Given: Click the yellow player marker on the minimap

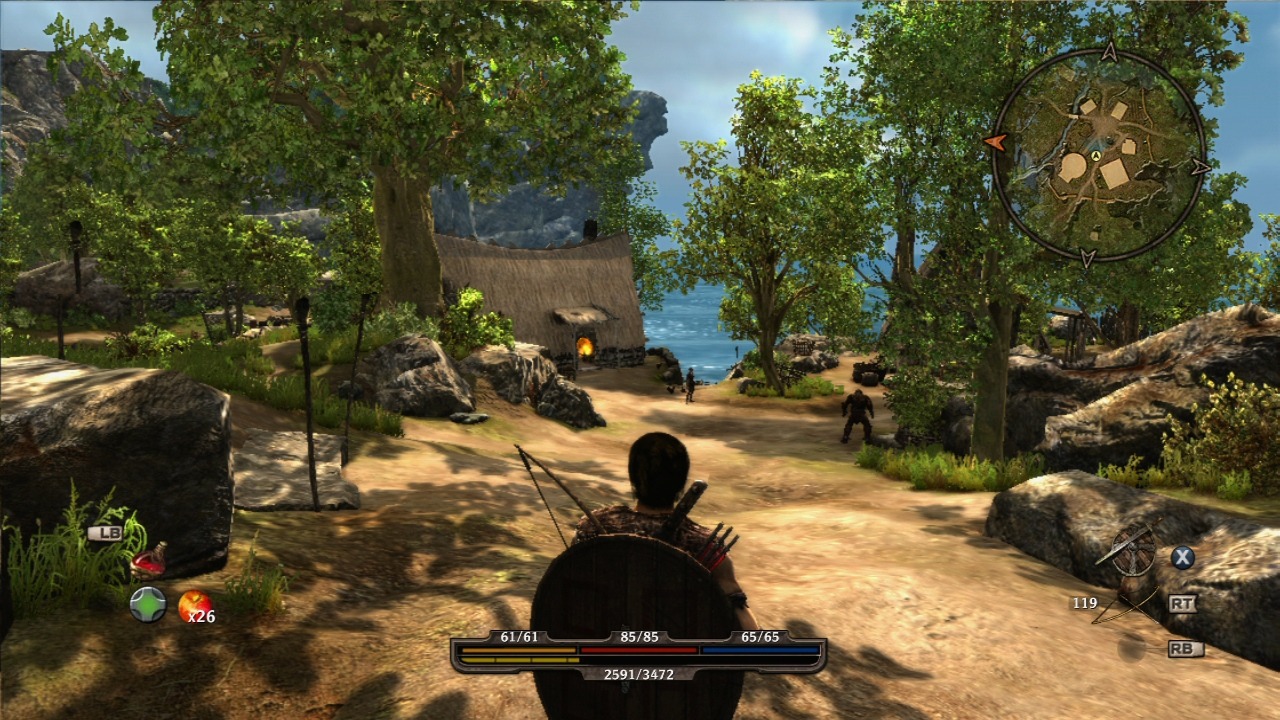Looking at the screenshot, I should click(1096, 156).
